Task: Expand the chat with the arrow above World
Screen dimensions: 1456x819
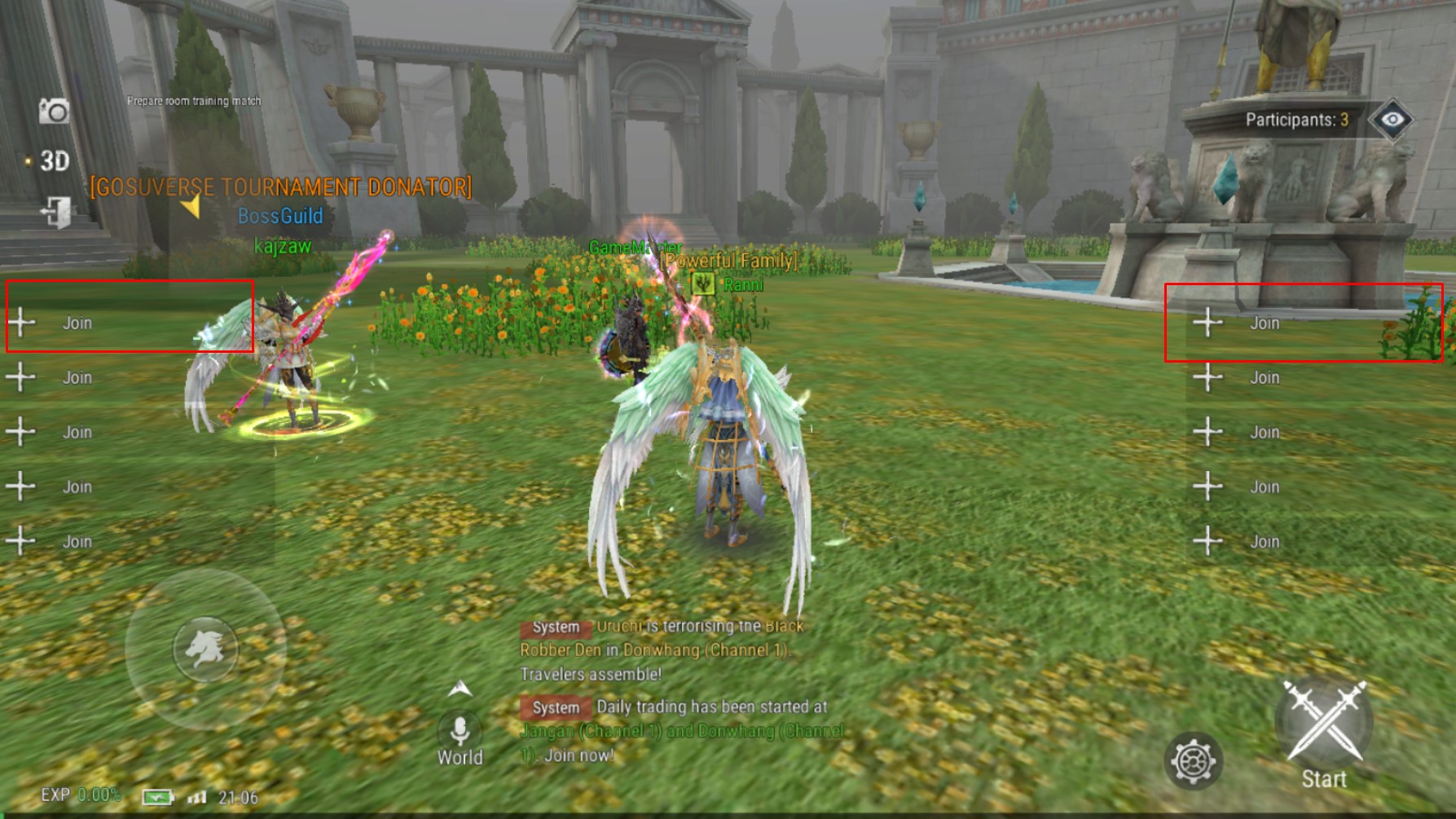Action: 460,689
